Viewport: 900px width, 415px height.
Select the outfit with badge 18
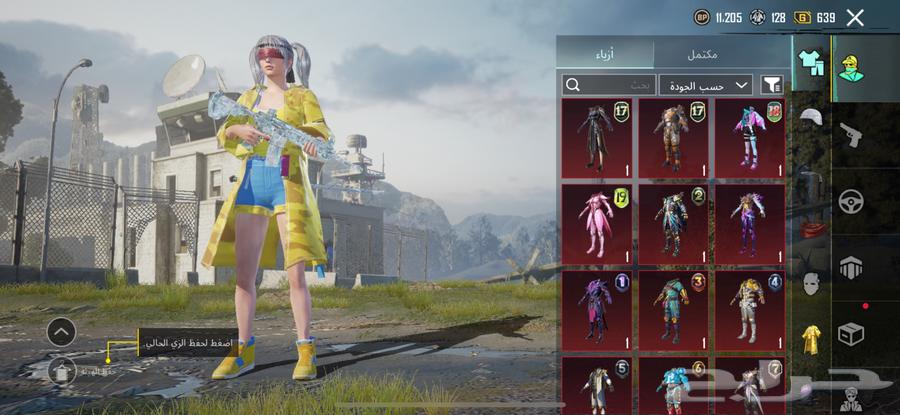[x=749, y=137]
